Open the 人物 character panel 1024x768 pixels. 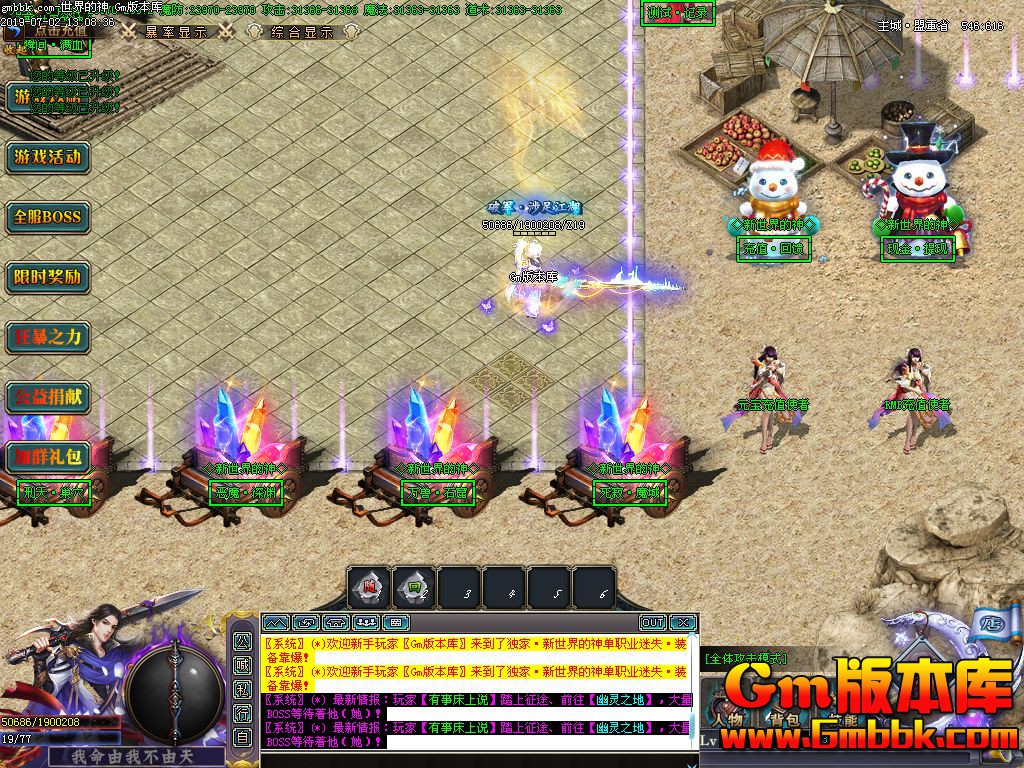[x=729, y=719]
